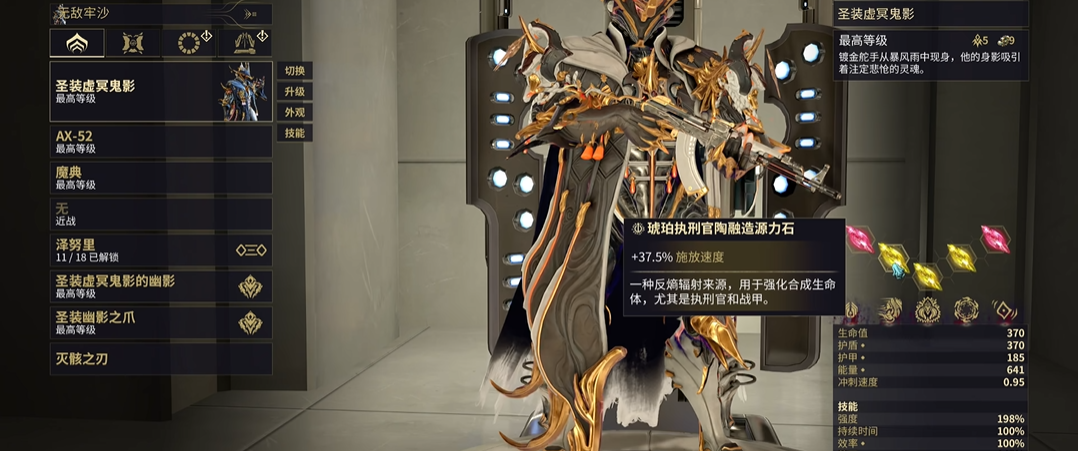1078x451 pixels.
Task: Select the 圣装幽影之爪 slot
Action: pyautogui.click(x=160, y=322)
